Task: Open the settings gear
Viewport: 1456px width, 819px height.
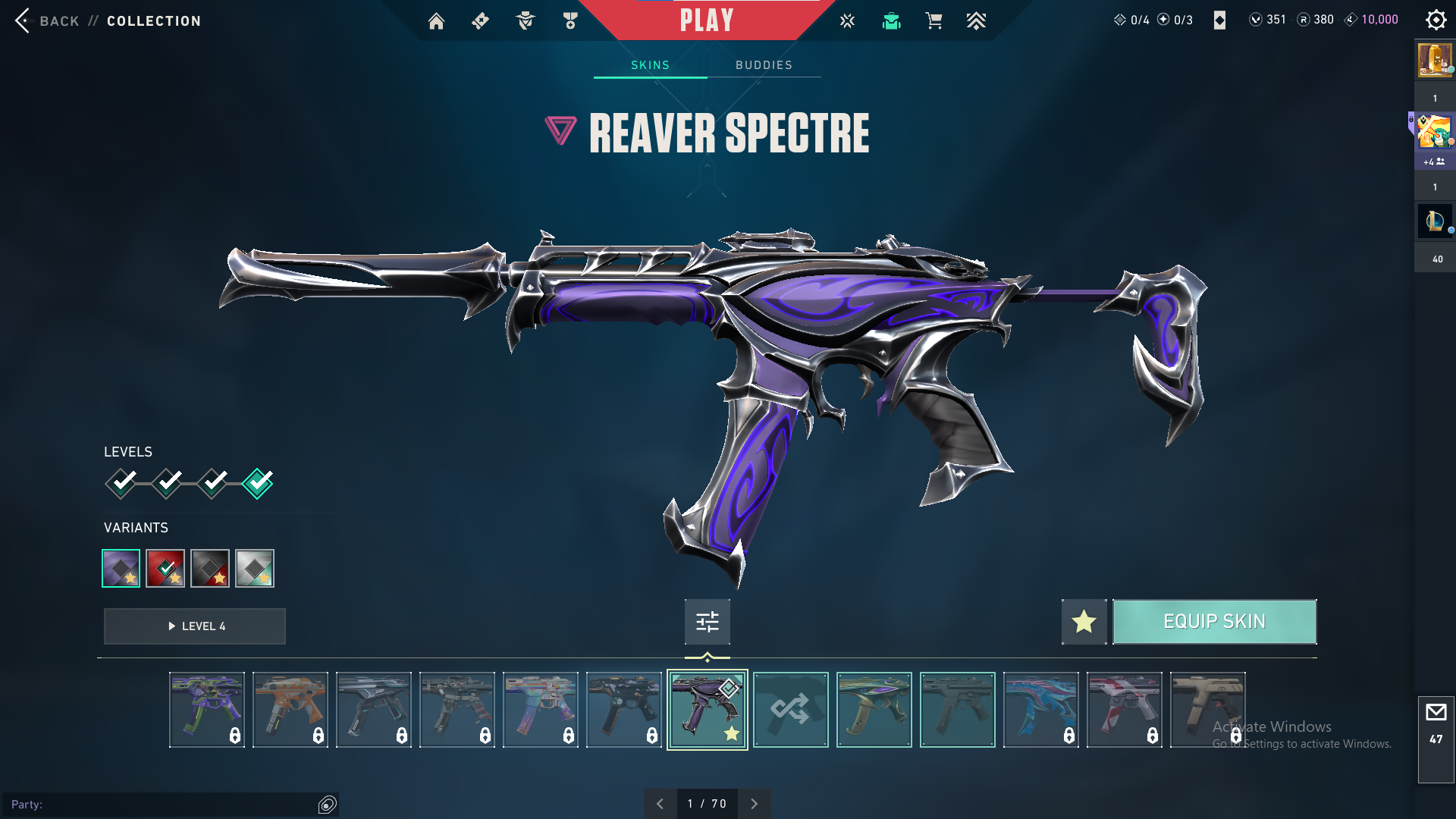Action: pos(1436,20)
